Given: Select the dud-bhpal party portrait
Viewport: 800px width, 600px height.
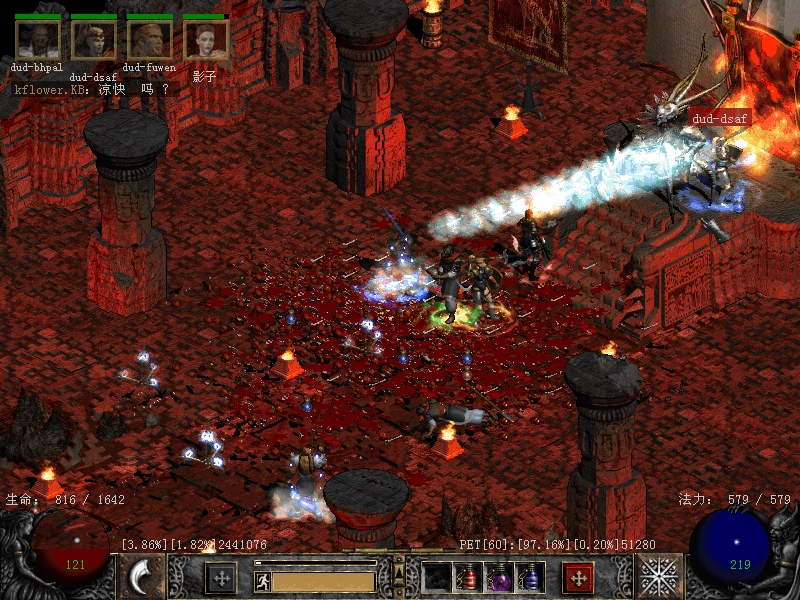Looking at the screenshot, I should [37, 39].
